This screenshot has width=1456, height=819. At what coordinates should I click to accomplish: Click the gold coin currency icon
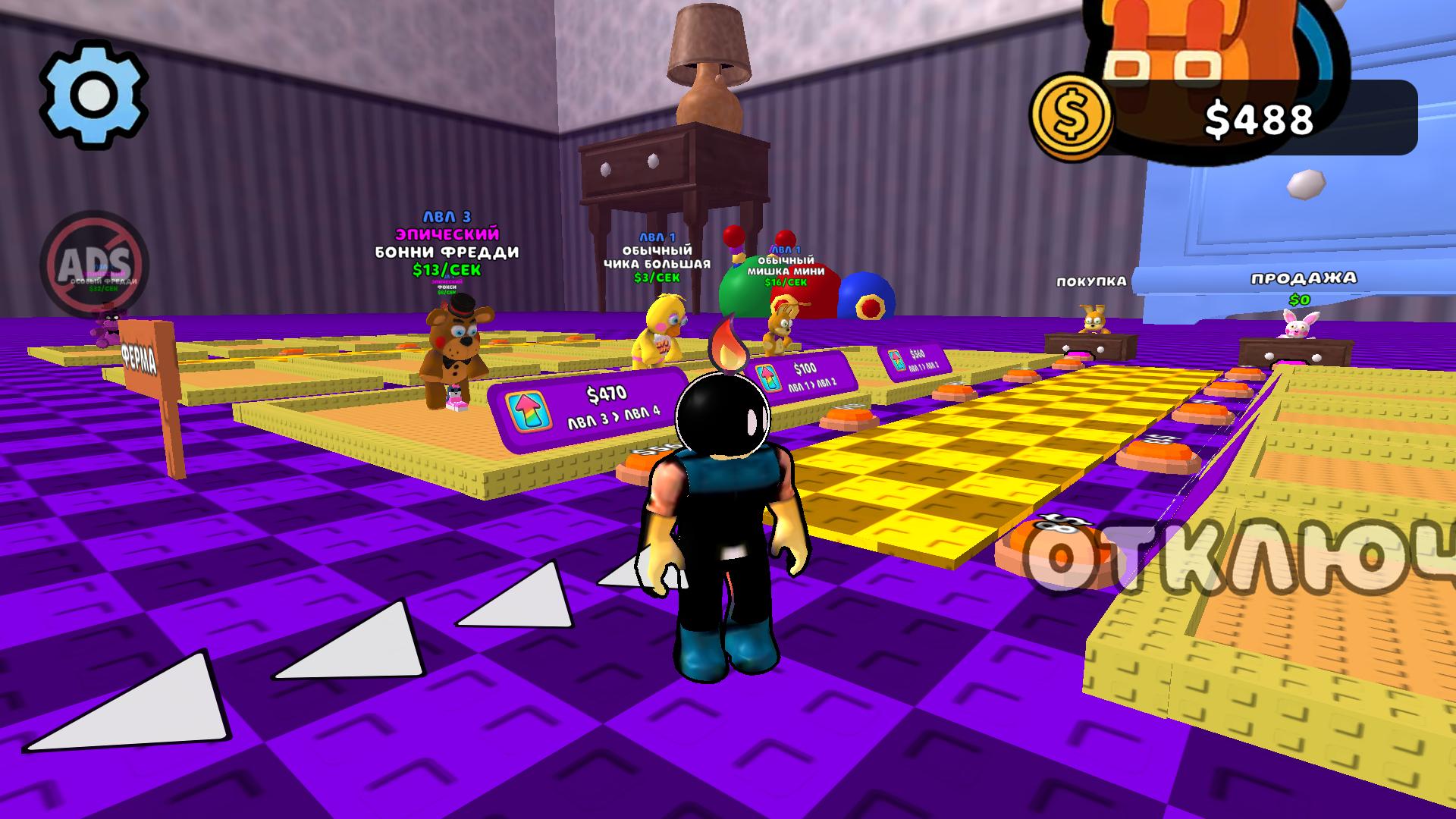[1072, 115]
